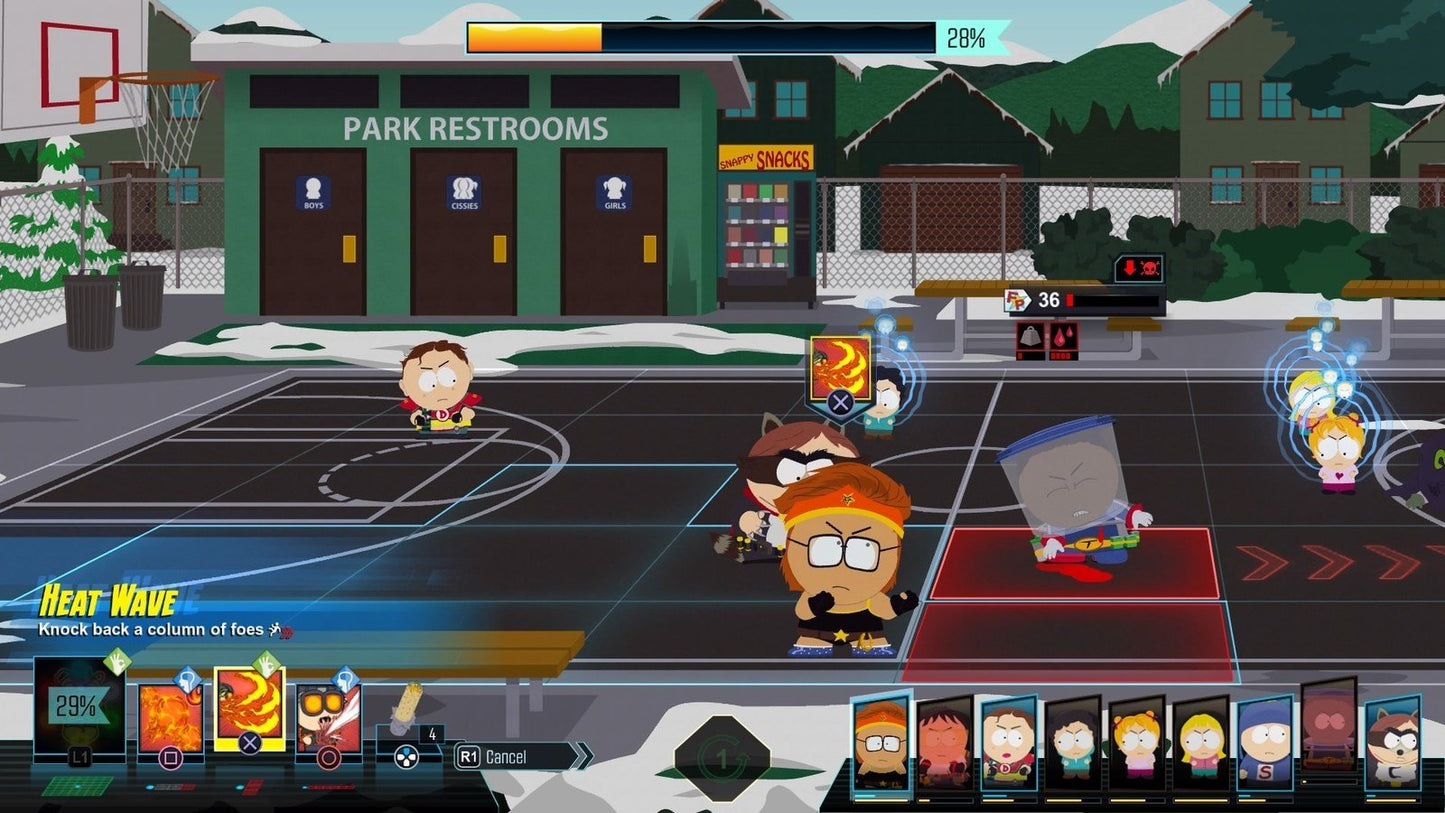Click the FP emblem beside the number 36

pos(1015,300)
